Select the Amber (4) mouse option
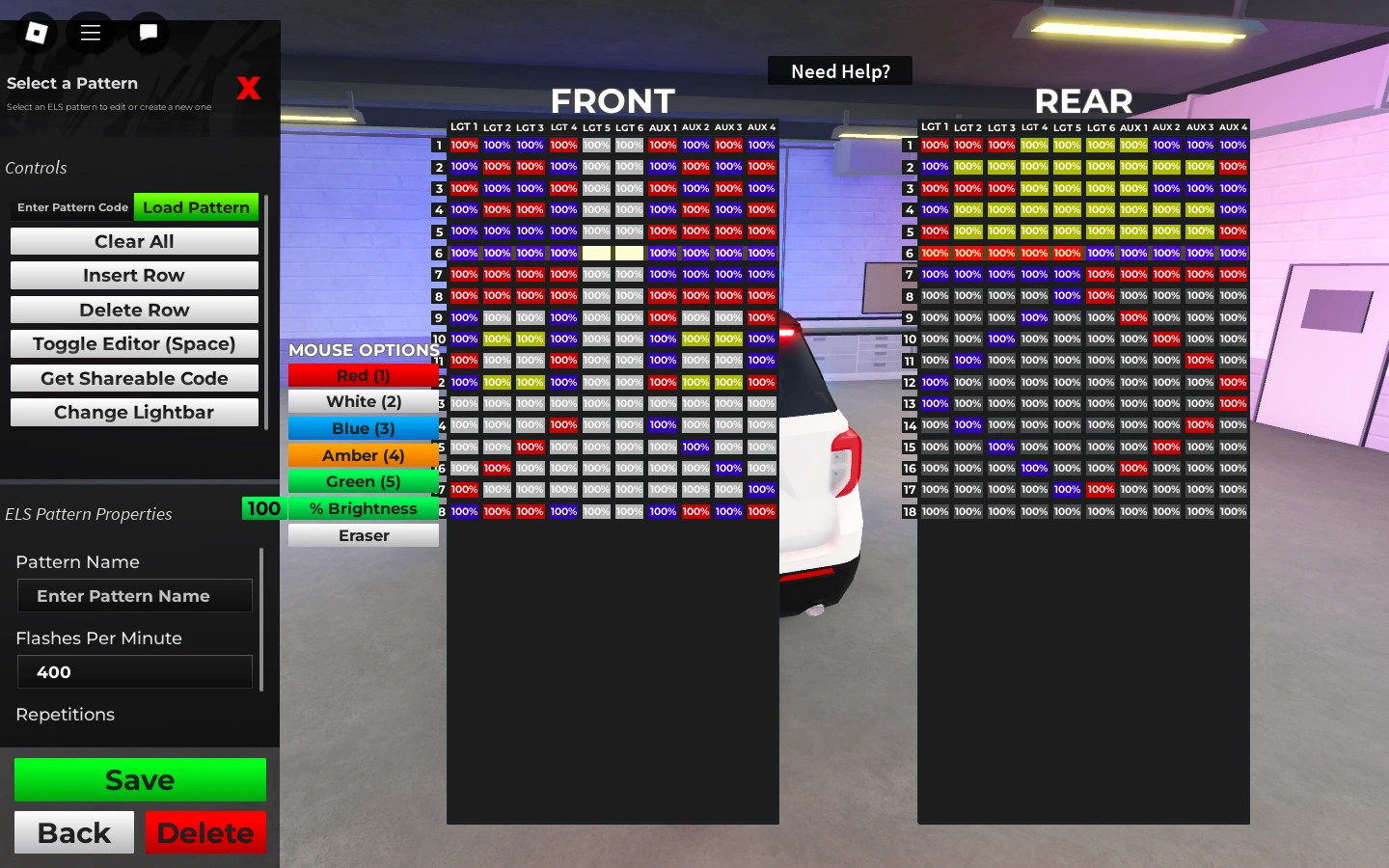 click(x=364, y=454)
